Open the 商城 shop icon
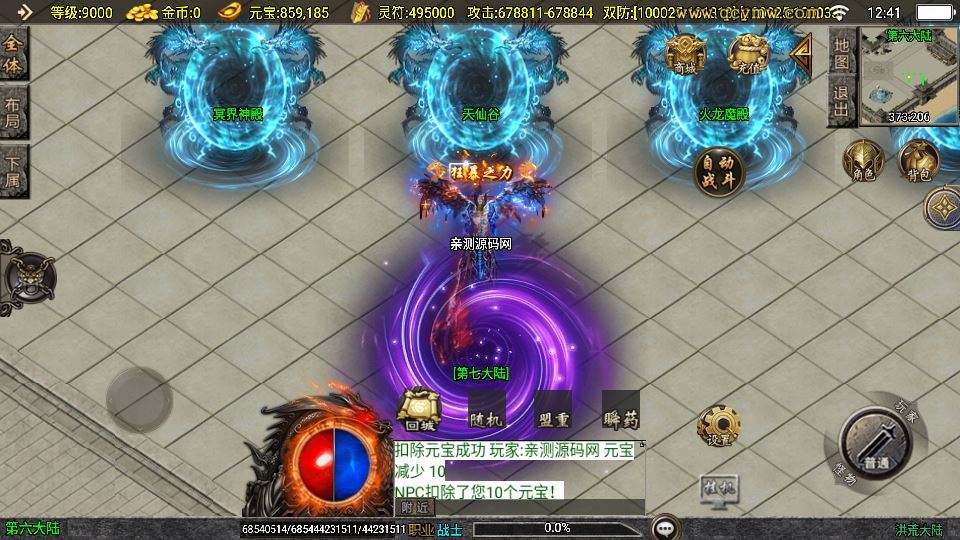The height and width of the screenshot is (540, 960). (685, 54)
